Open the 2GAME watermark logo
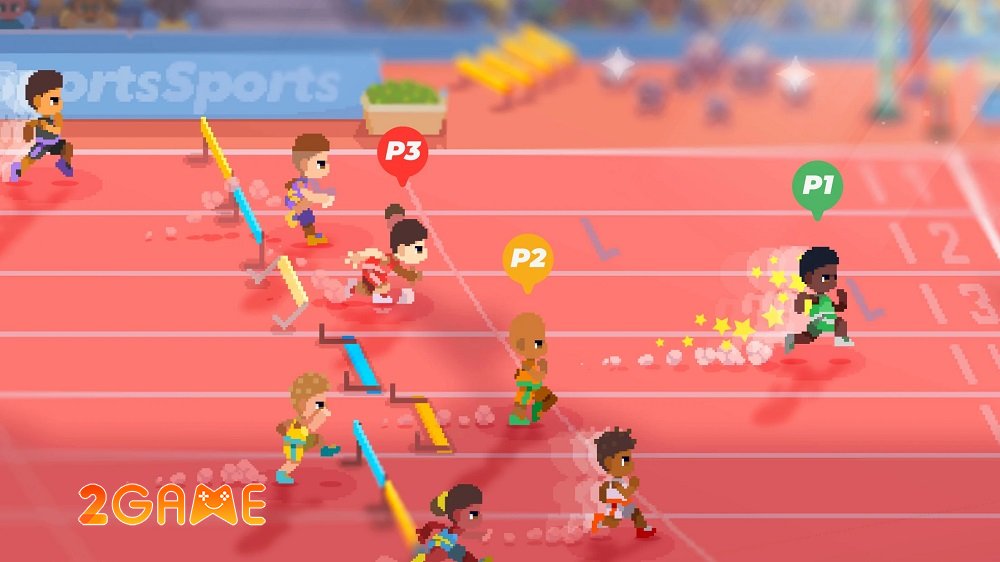 tap(172, 505)
